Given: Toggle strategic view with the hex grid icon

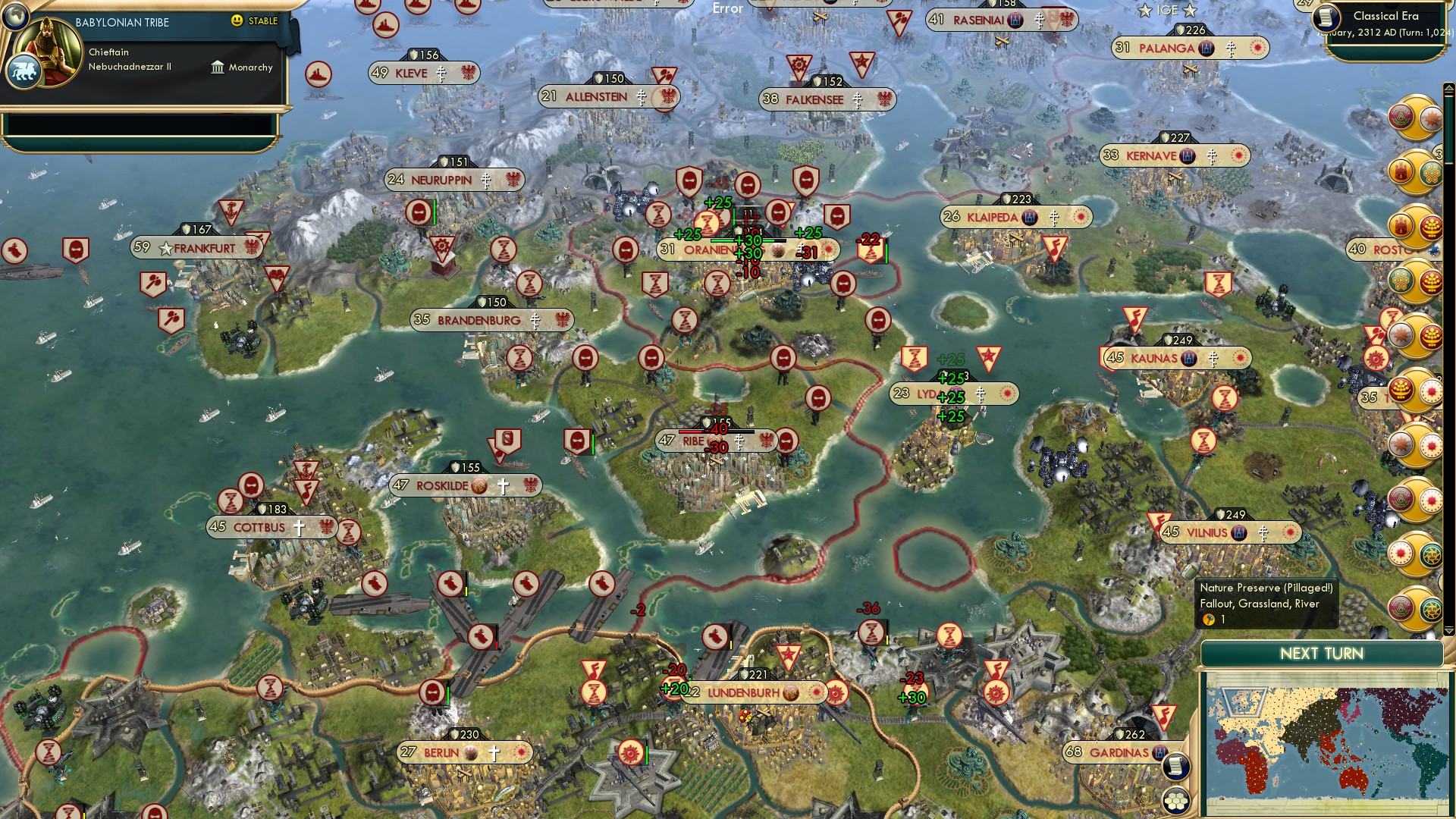Looking at the screenshot, I should (1175, 802).
